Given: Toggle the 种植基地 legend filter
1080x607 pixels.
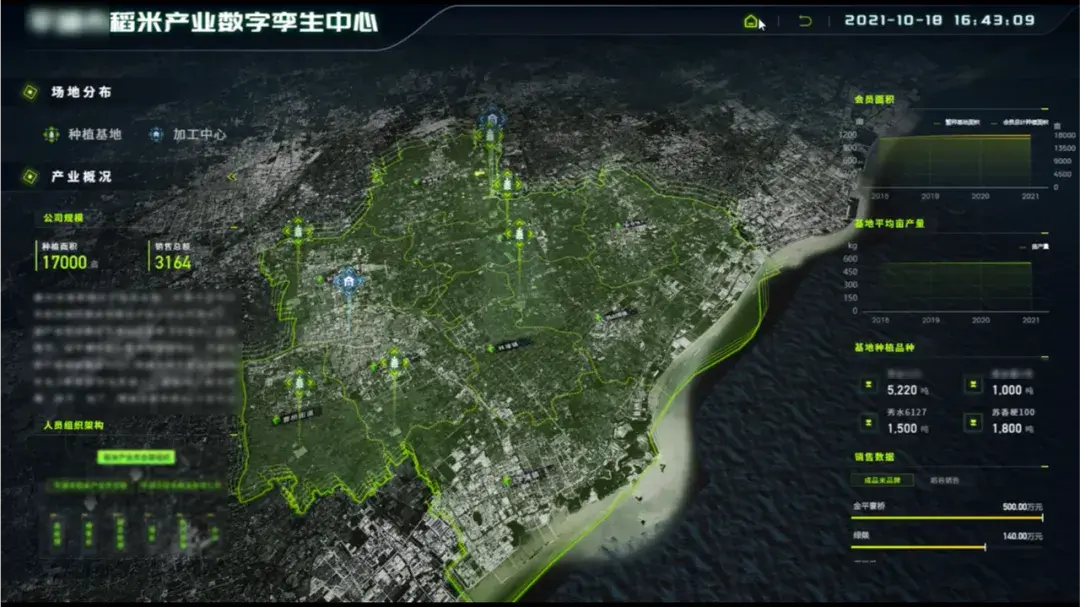Looking at the screenshot, I should (83, 134).
